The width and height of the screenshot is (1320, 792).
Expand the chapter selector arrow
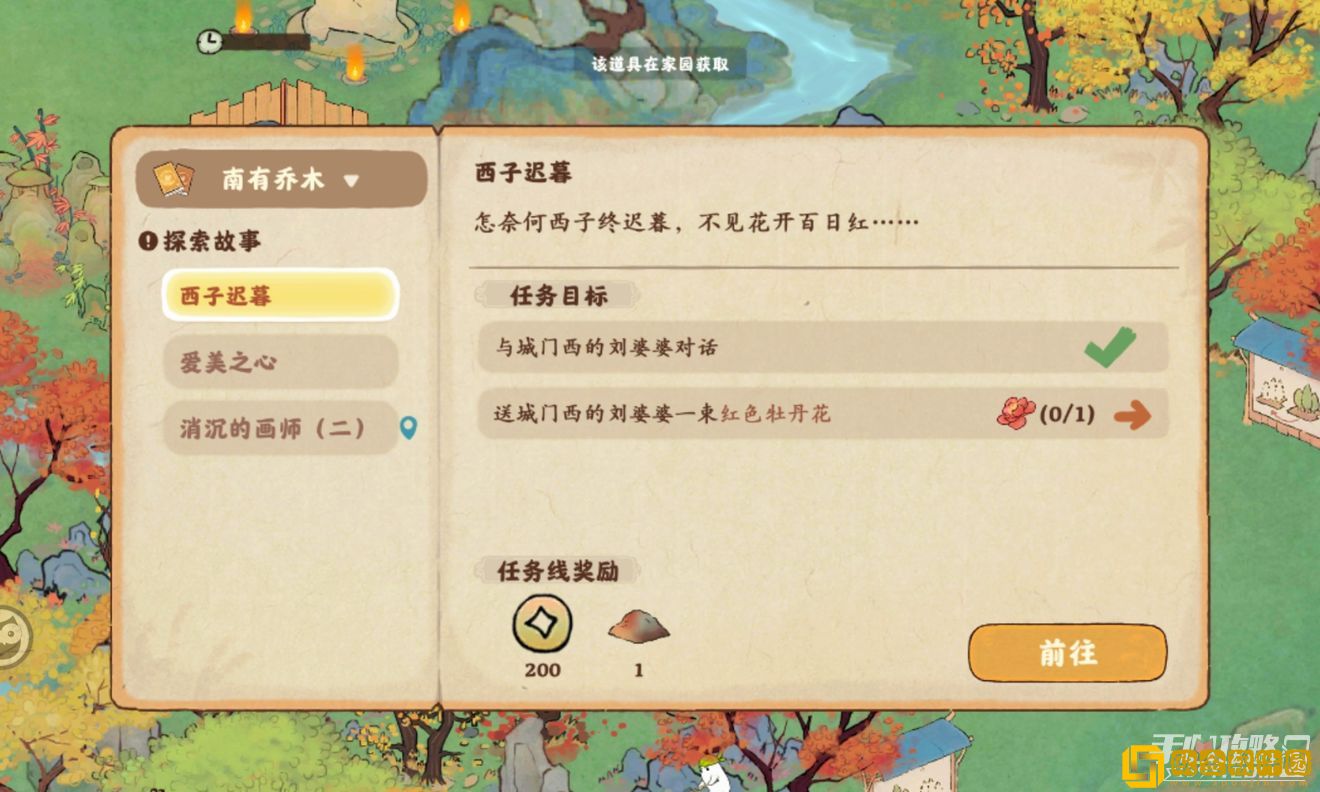(349, 180)
